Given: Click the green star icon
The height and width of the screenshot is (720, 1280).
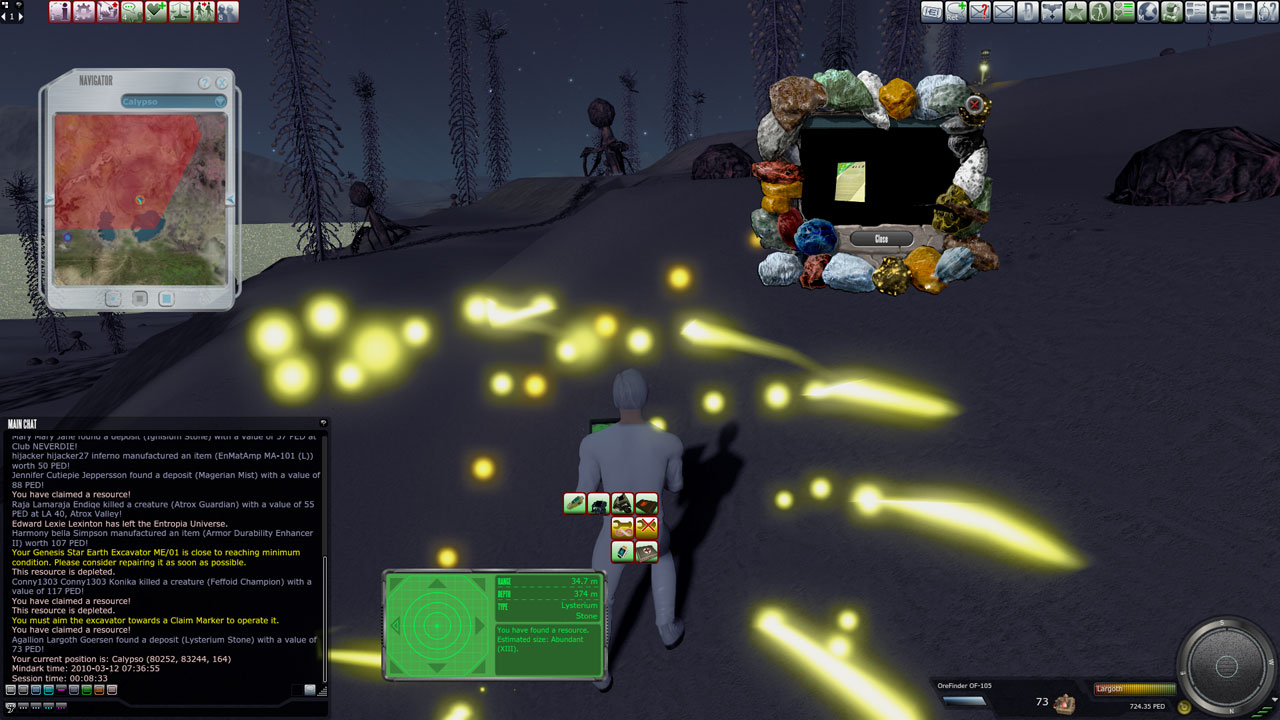Looking at the screenshot, I should 1075,12.
